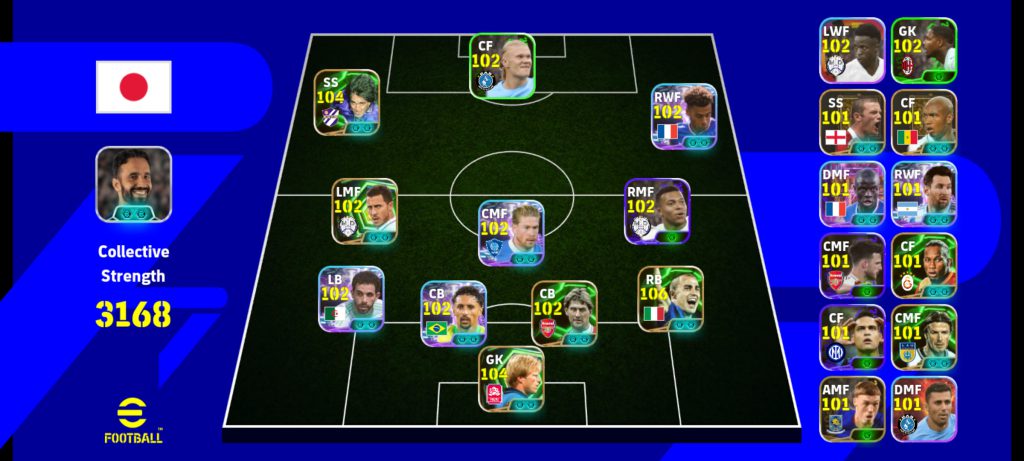Select the LWF 102 substitute card
The width and height of the screenshot is (1024, 461).
[x=852, y=50]
